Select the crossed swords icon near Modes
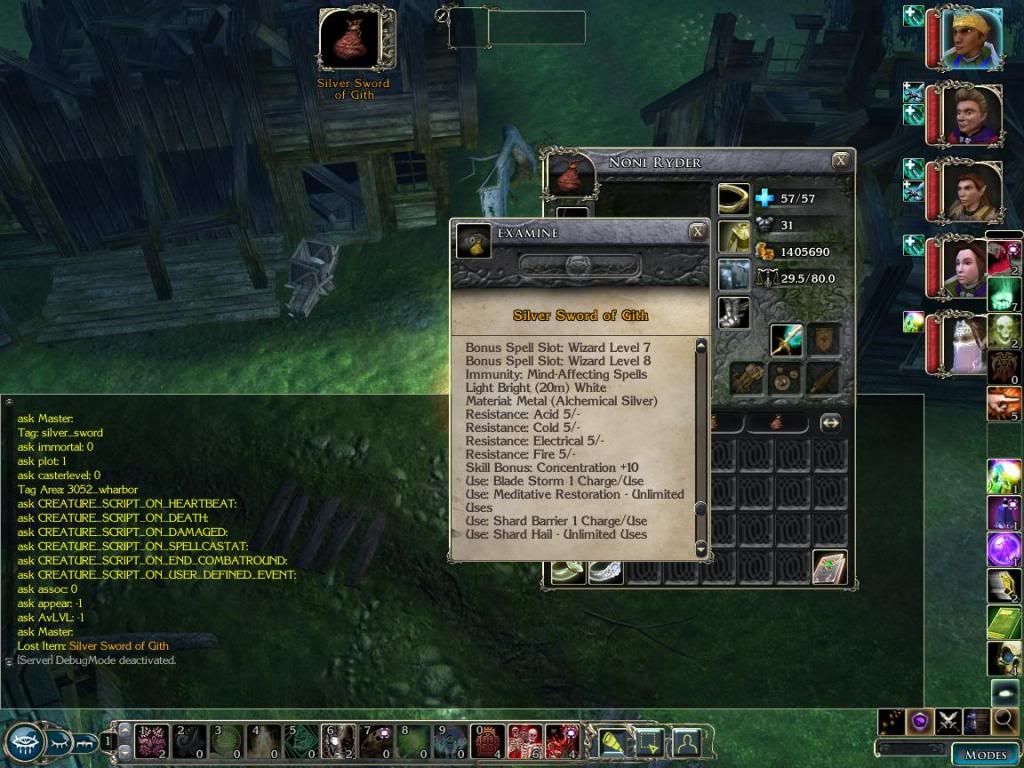 949,720
